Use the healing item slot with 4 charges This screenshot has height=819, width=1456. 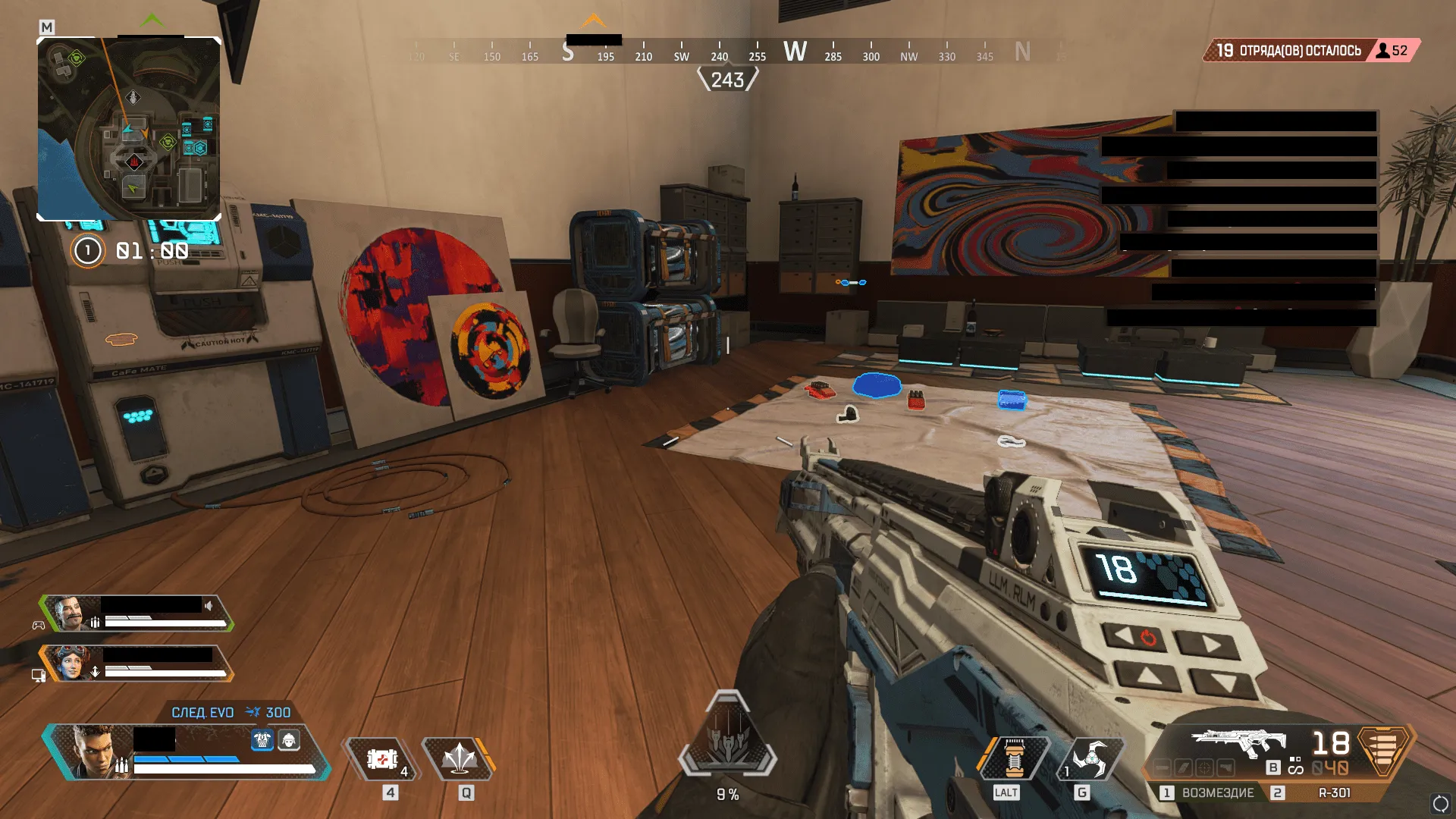coord(383,758)
